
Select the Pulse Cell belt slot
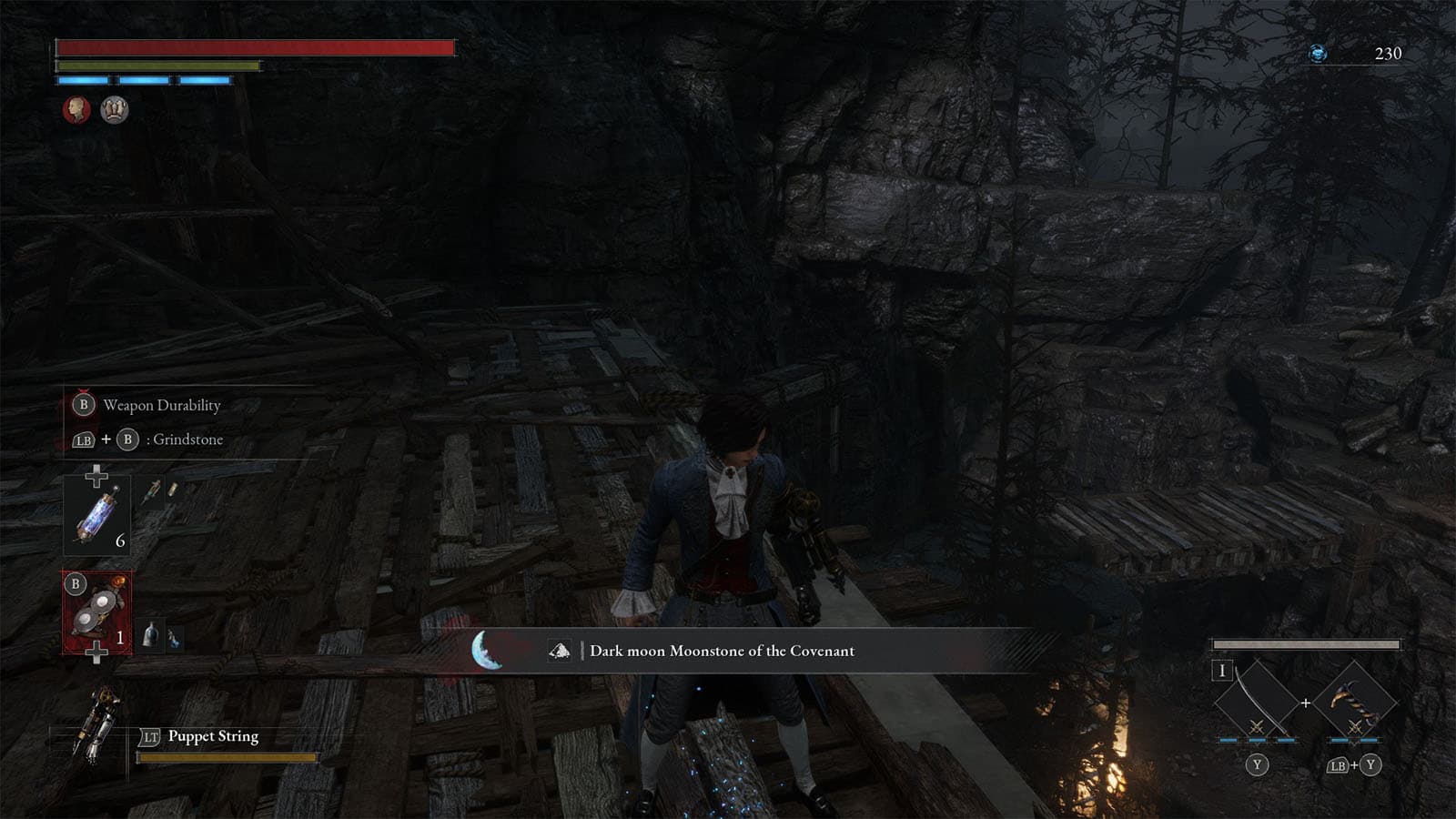coord(96,515)
